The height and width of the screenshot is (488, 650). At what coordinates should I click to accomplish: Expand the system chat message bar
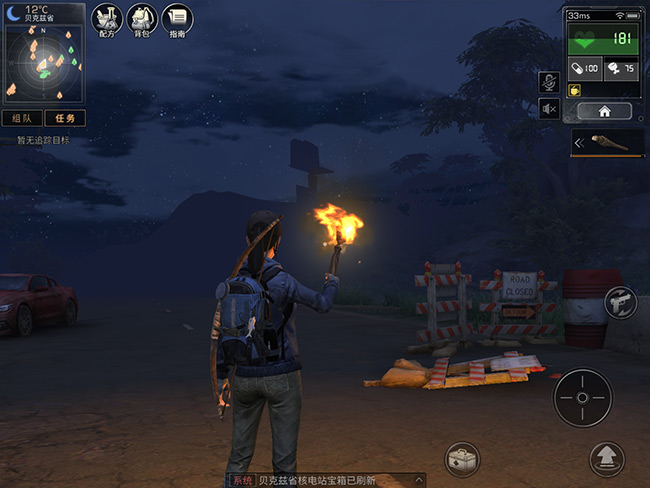420,480
